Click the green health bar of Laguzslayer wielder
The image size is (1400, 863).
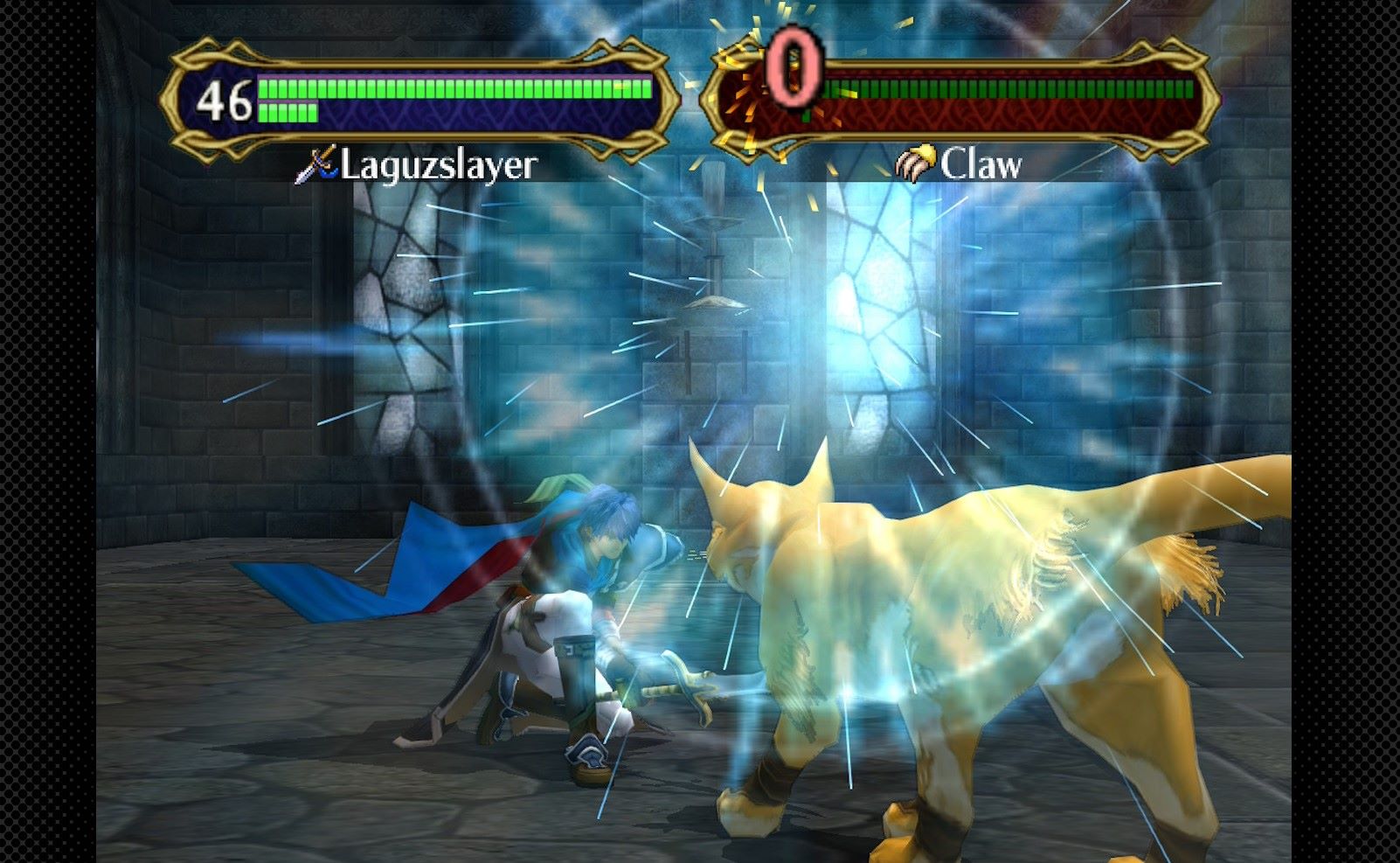[454, 87]
